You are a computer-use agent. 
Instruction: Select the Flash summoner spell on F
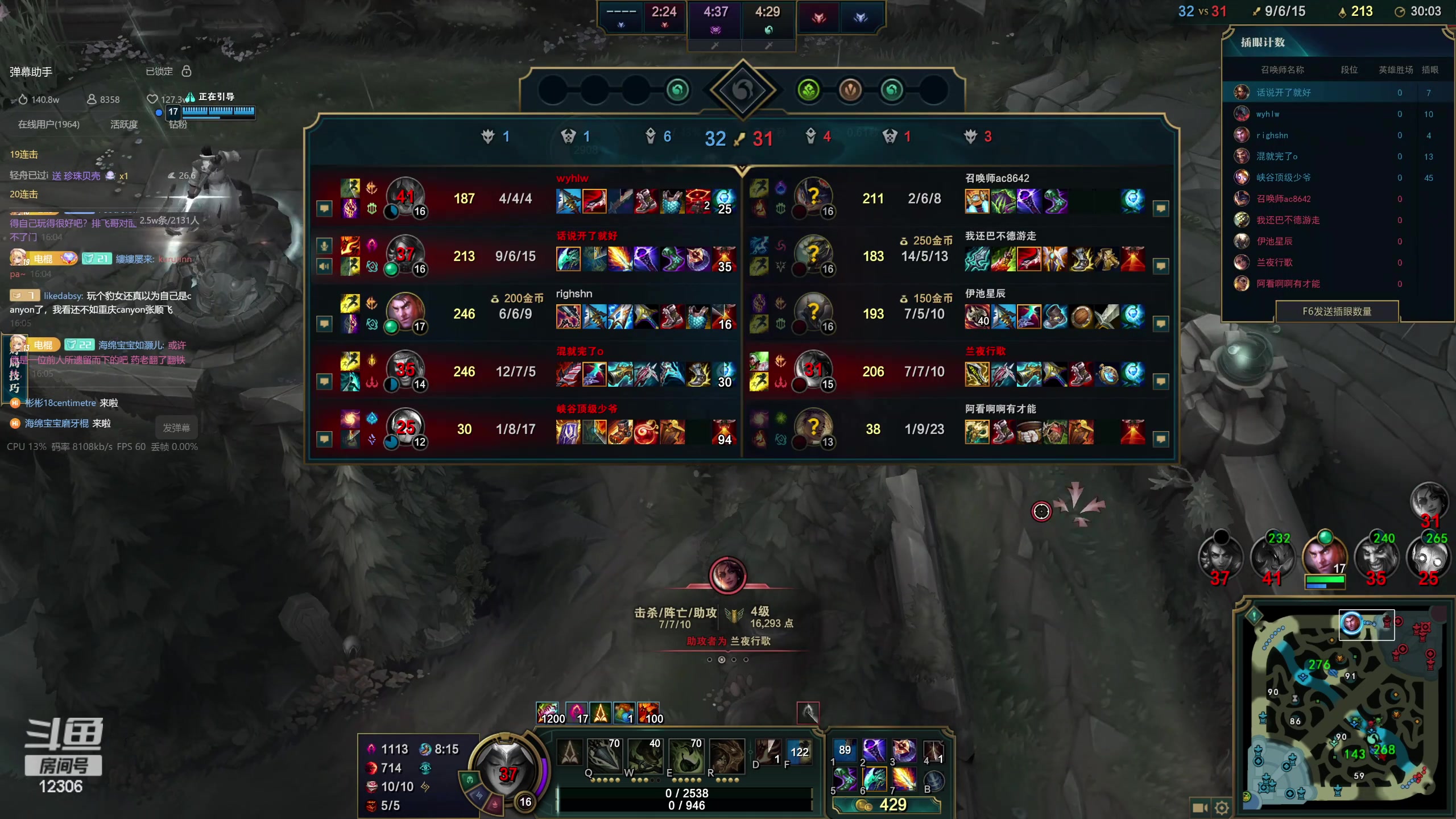(x=799, y=753)
